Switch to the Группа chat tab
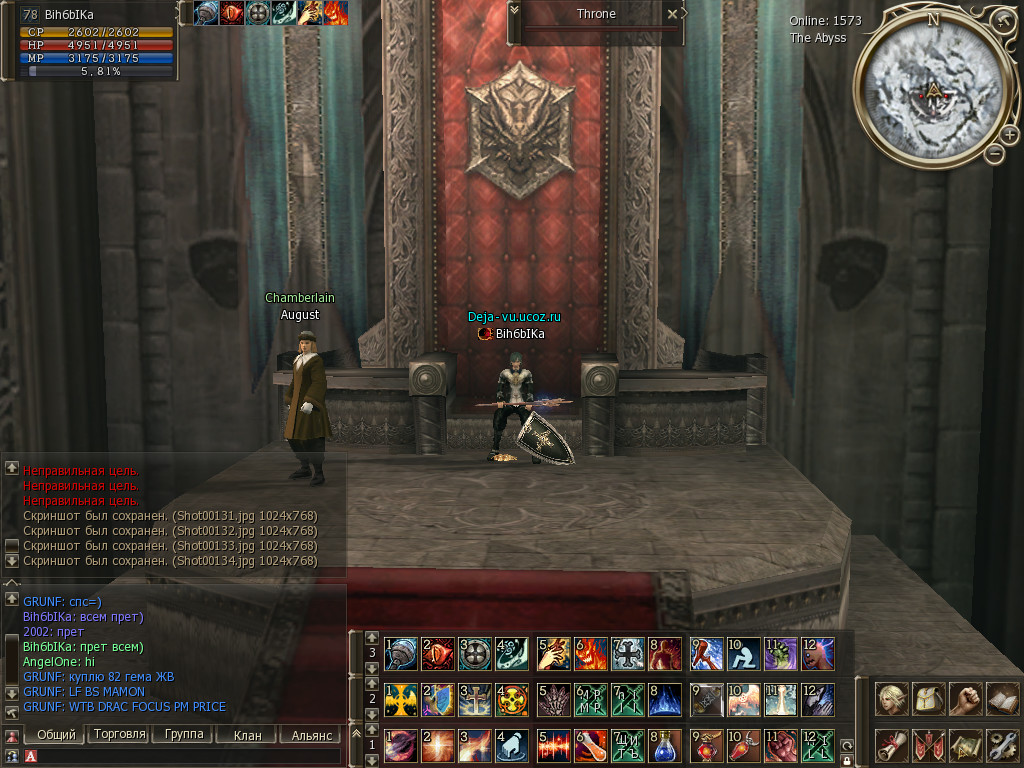Image resolution: width=1024 pixels, height=768 pixels. pyautogui.click(x=185, y=734)
